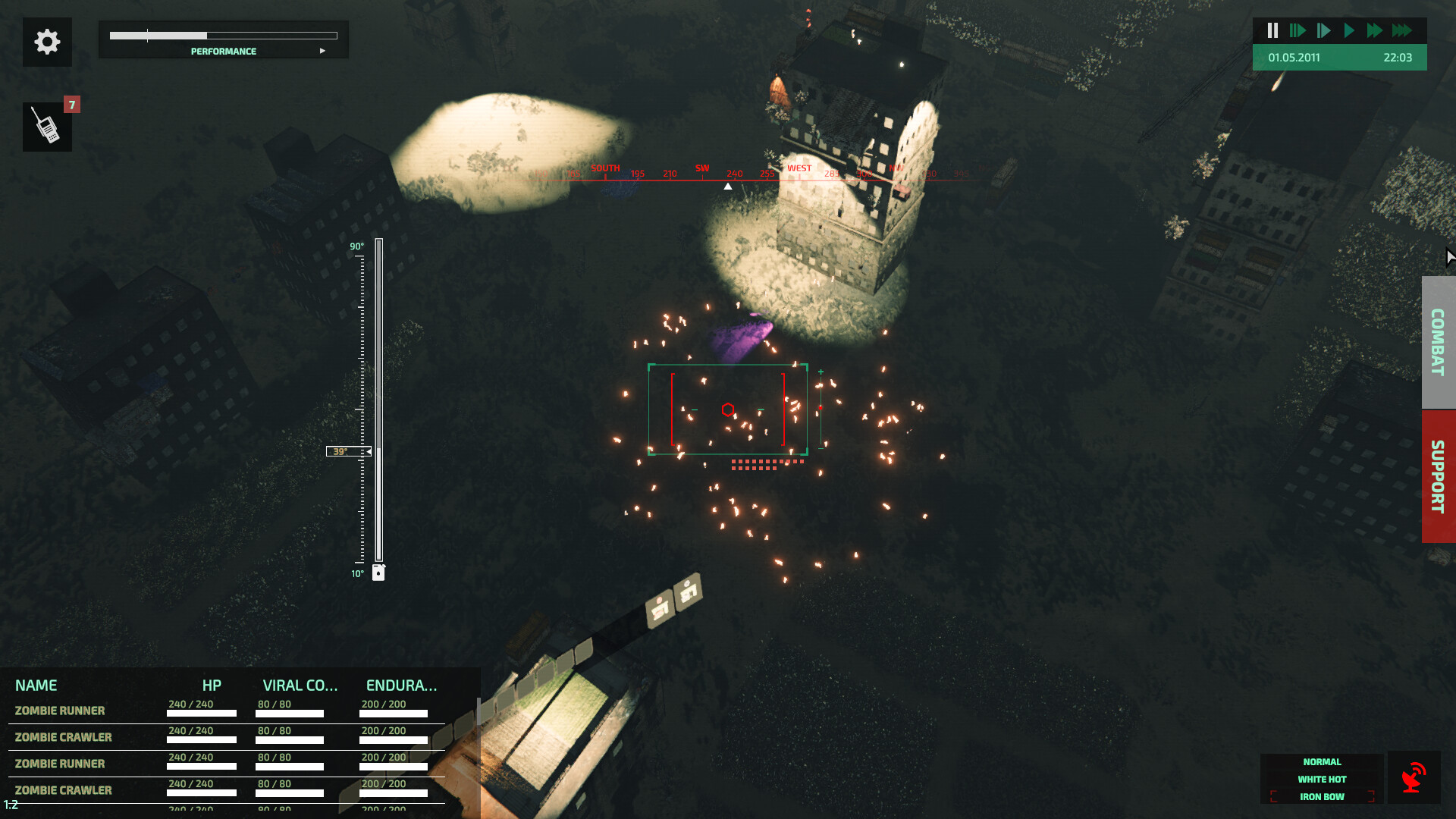Select the triple-arrow fastest speed
Viewport: 1456px width, 819px height.
click(x=1401, y=30)
